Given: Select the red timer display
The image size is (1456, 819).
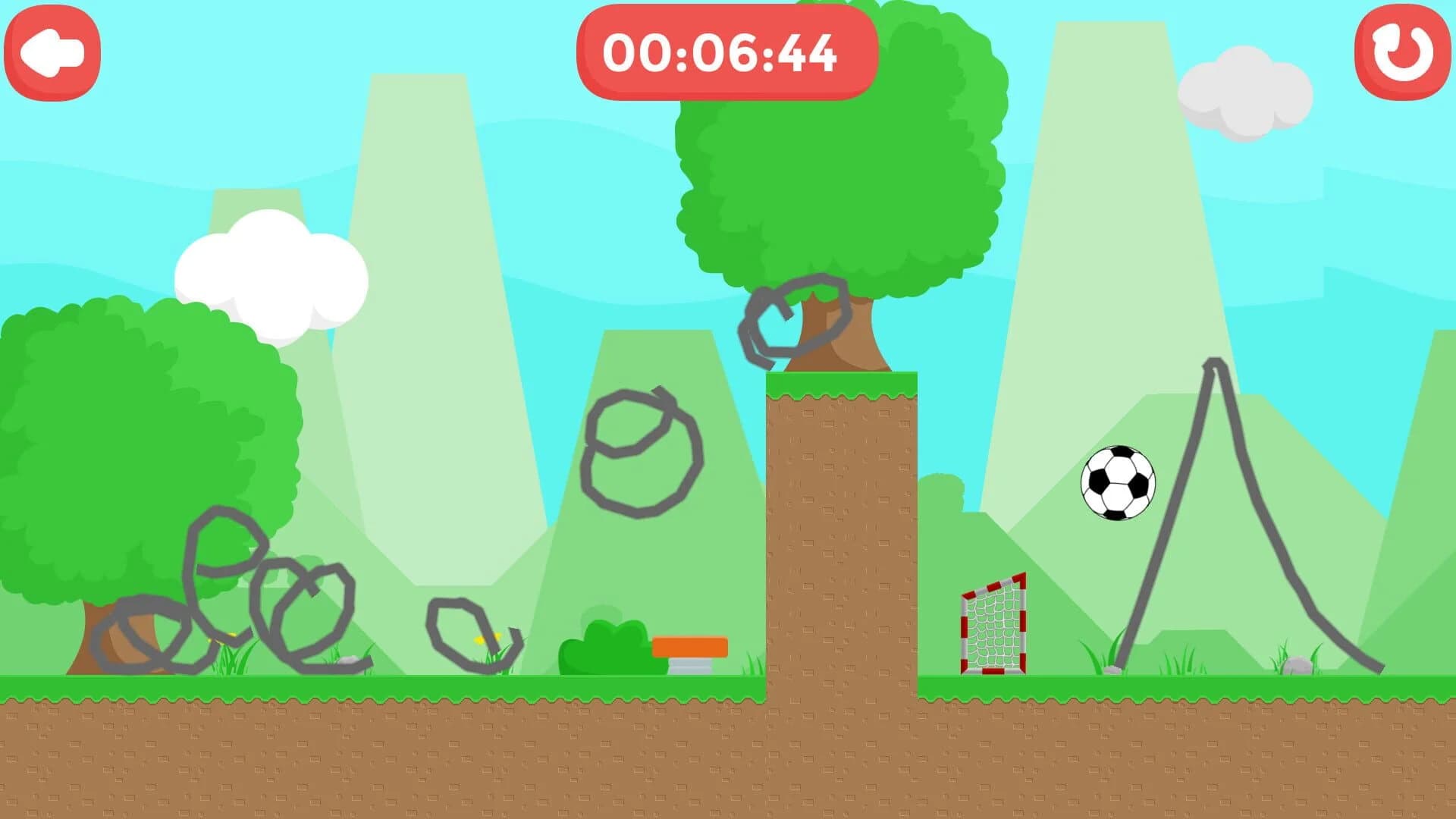Looking at the screenshot, I should [x=724, y=53].
